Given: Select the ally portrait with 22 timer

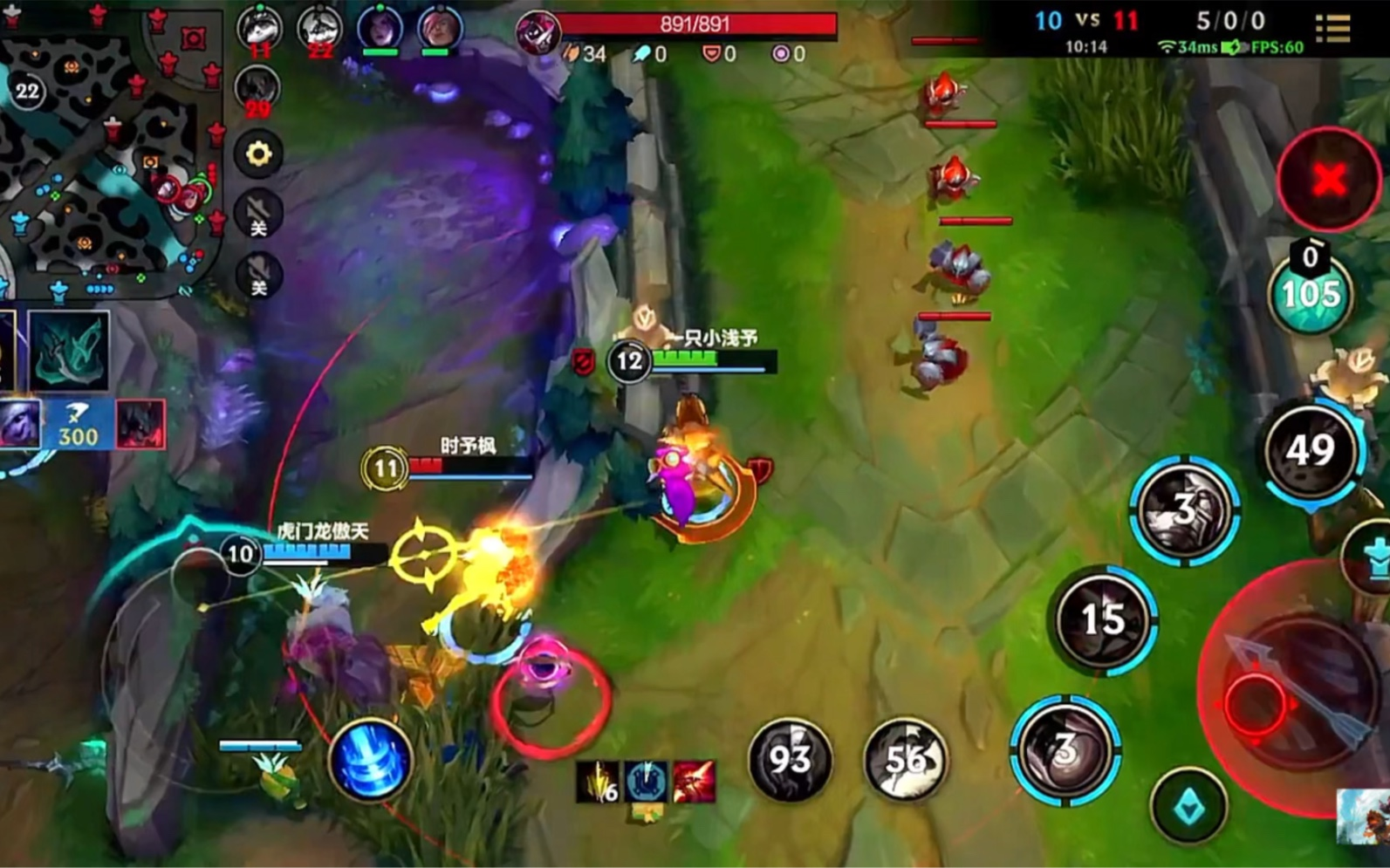Looking at the screenshot, I should click(319, 28).
